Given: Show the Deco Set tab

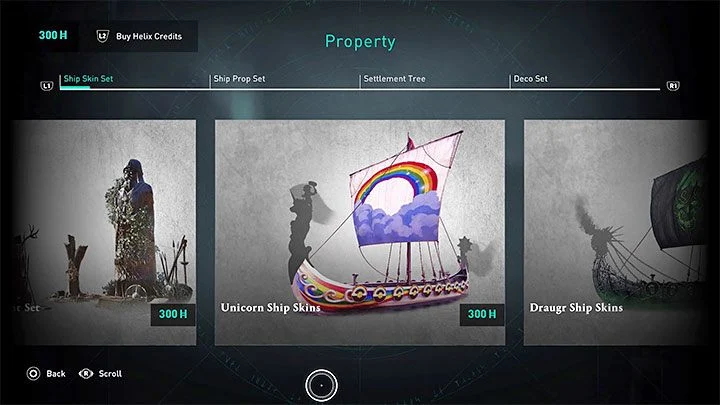Looking at the screenshot, I should 530,79.
